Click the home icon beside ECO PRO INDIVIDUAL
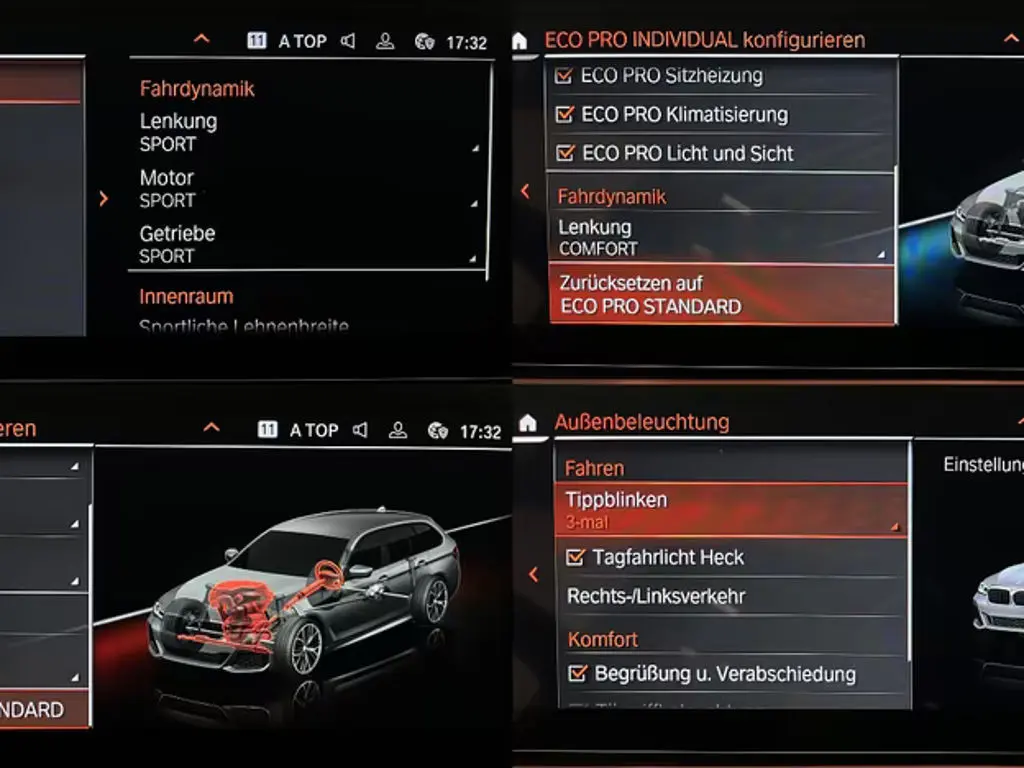 pyautogui.click(x=519, y=41)
